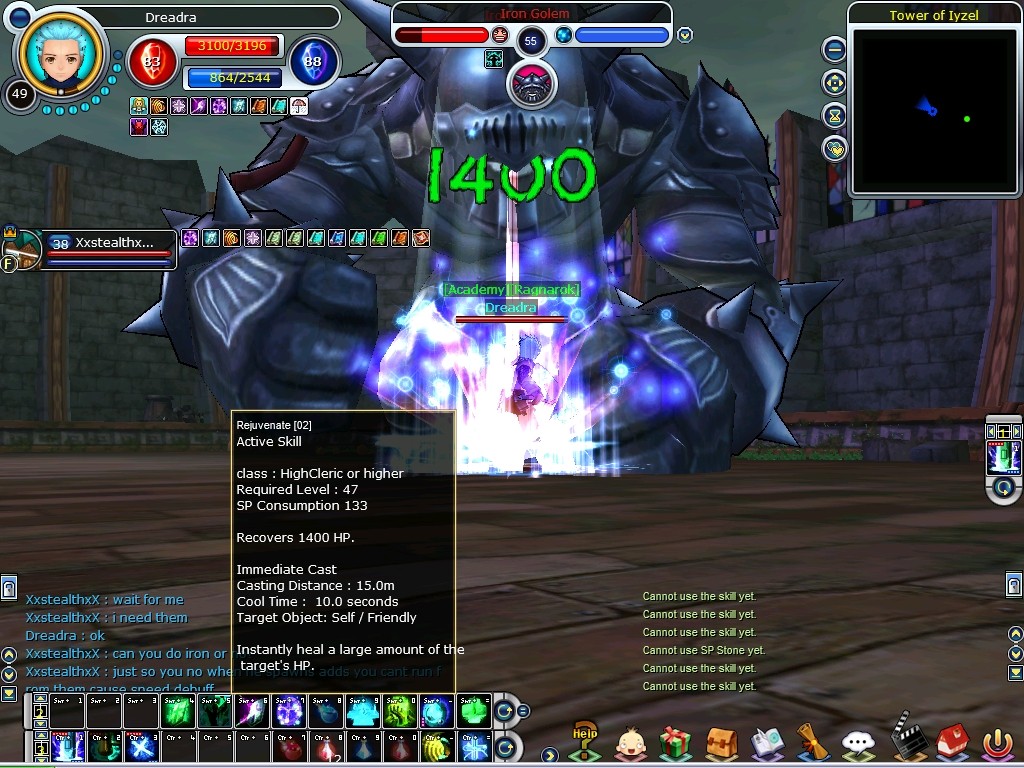This screenshot has width=1024, height=768.
Task: Click the Iron Golem target portrait
Action: 531,83
